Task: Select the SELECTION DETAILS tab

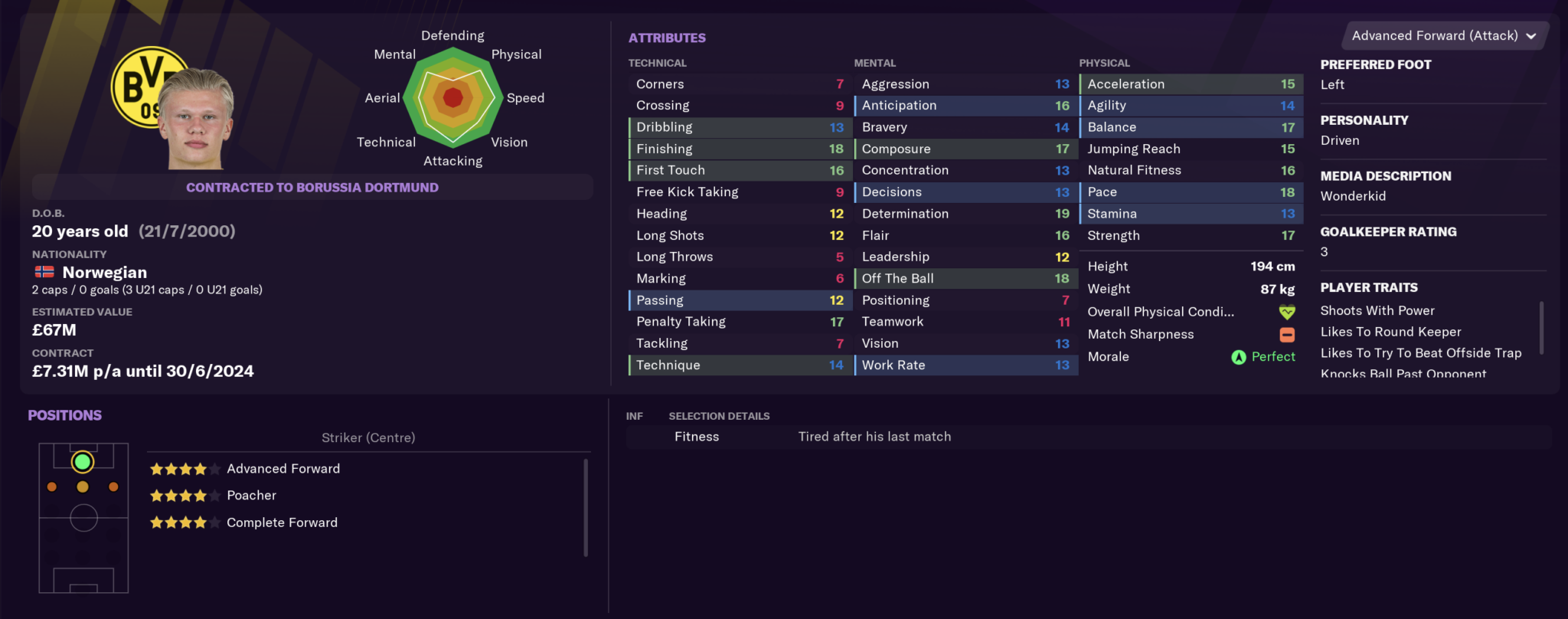Action: 718,416
